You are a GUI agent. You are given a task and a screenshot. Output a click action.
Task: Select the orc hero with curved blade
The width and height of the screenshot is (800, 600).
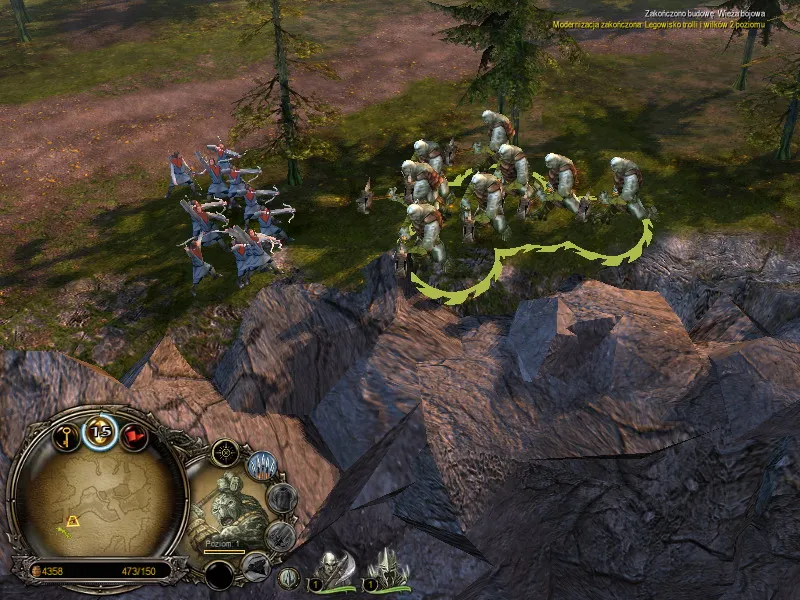(335, 569)
